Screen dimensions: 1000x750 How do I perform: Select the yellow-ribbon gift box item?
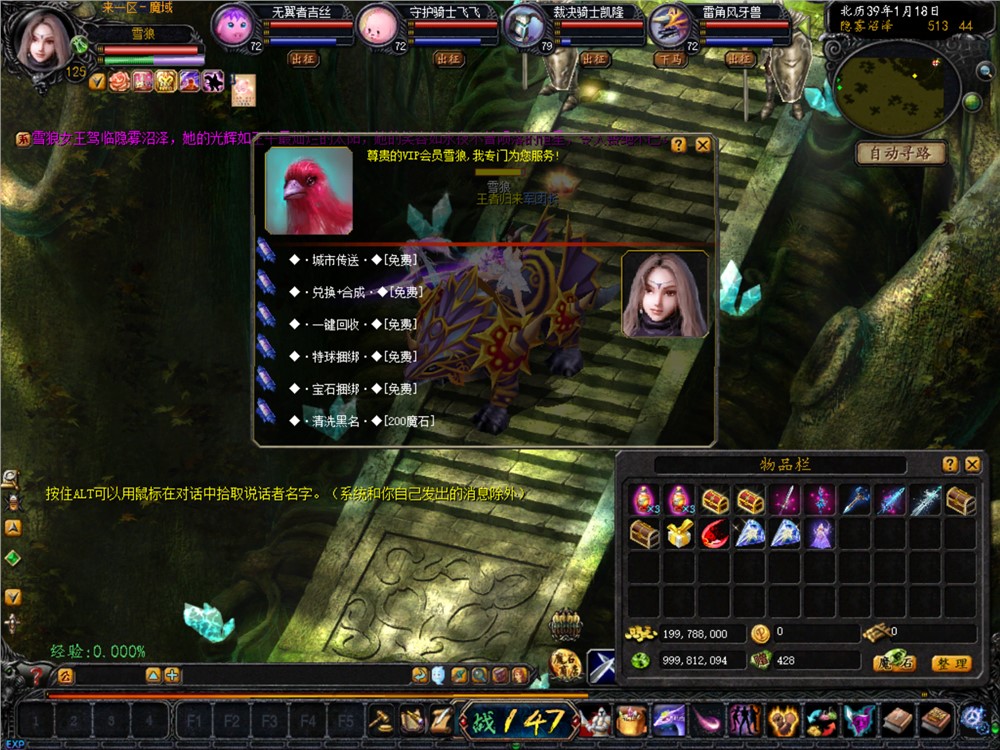(x=679, y=534)
